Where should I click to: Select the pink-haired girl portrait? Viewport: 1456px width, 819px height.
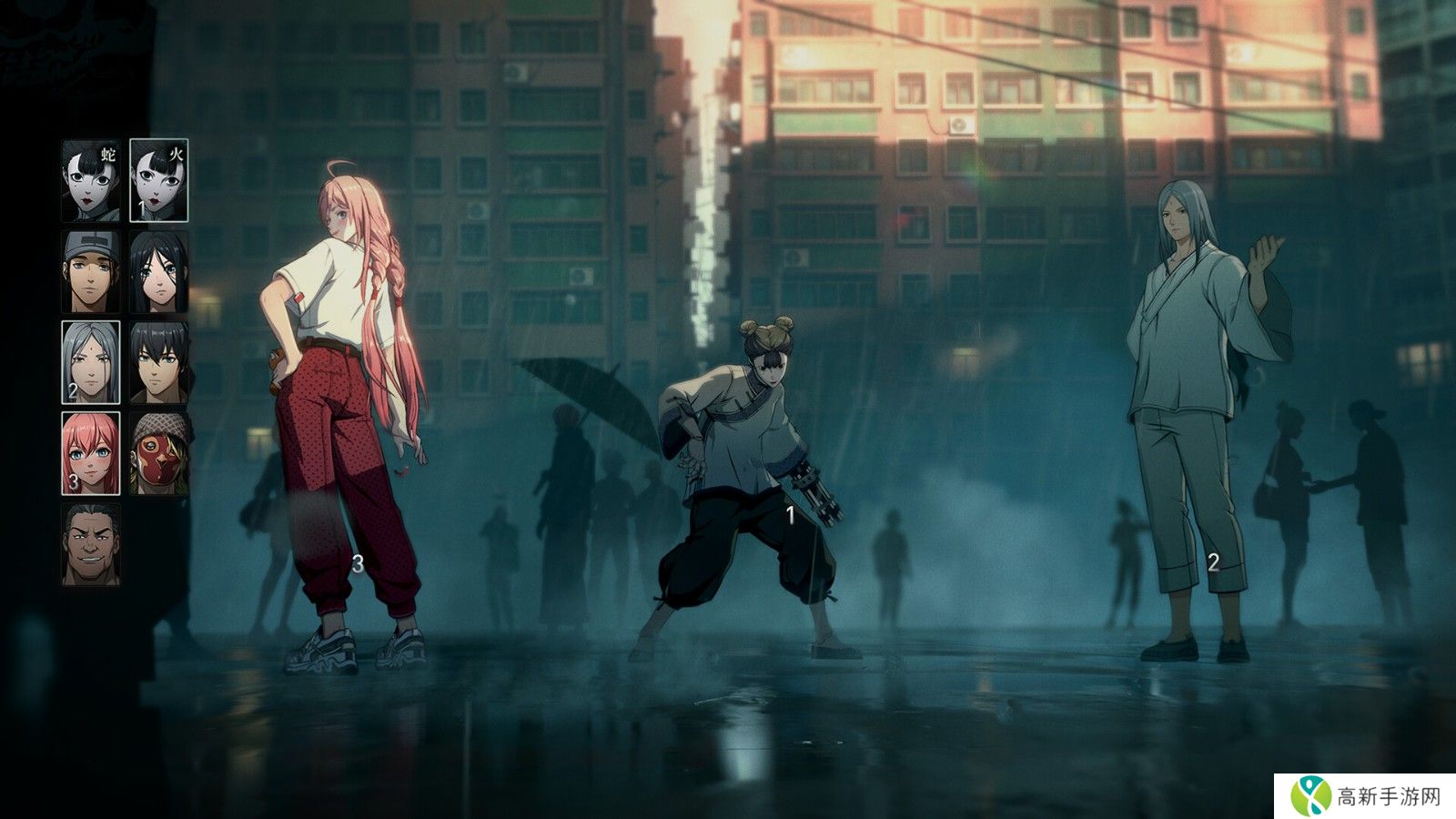pyautogui.click(x=90, y=453)
